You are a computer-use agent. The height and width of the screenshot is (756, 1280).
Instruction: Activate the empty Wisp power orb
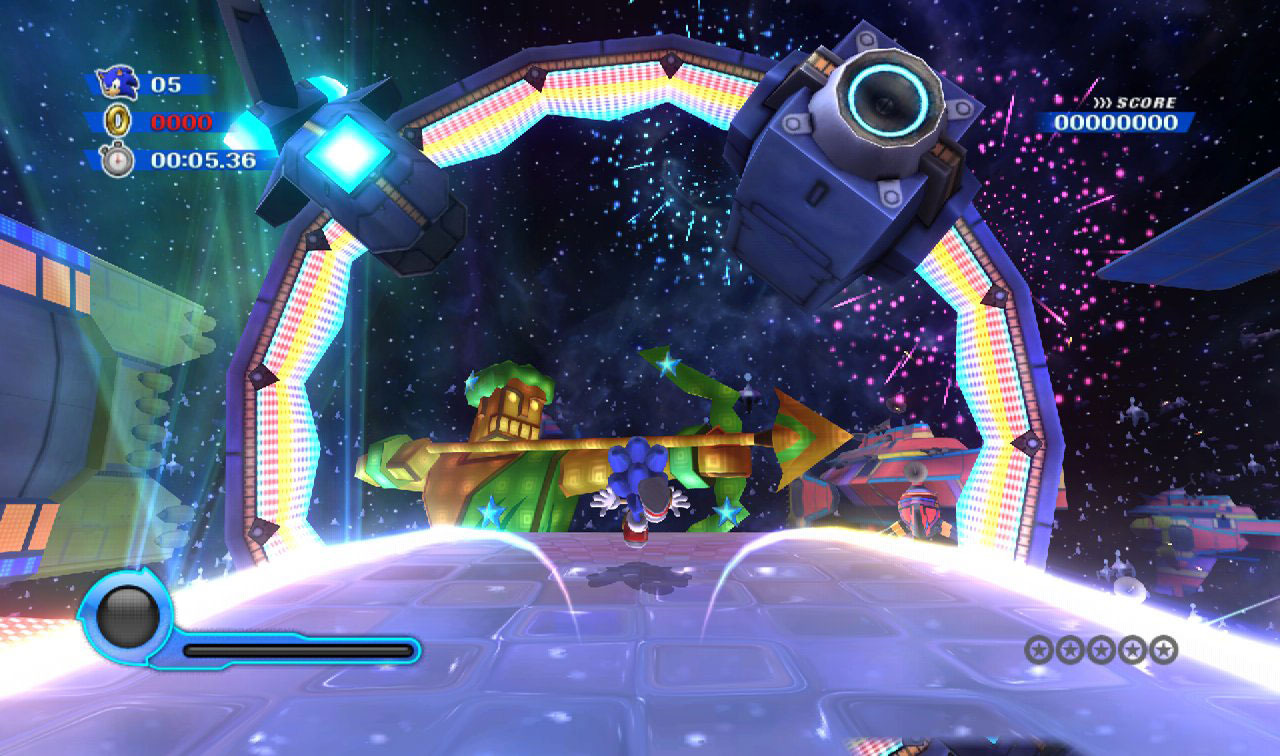128,615
